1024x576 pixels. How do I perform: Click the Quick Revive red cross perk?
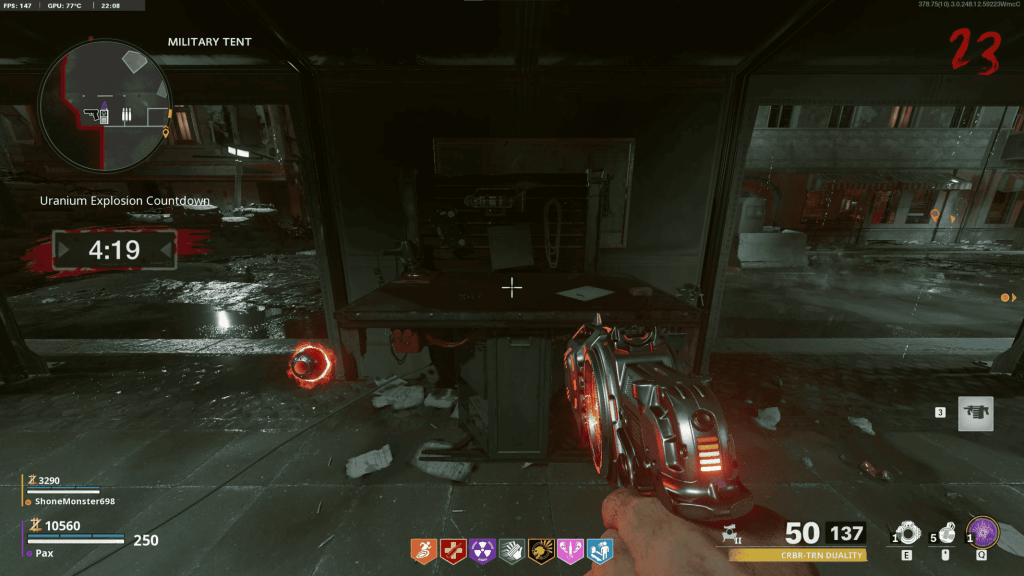[x=453, y=549]
